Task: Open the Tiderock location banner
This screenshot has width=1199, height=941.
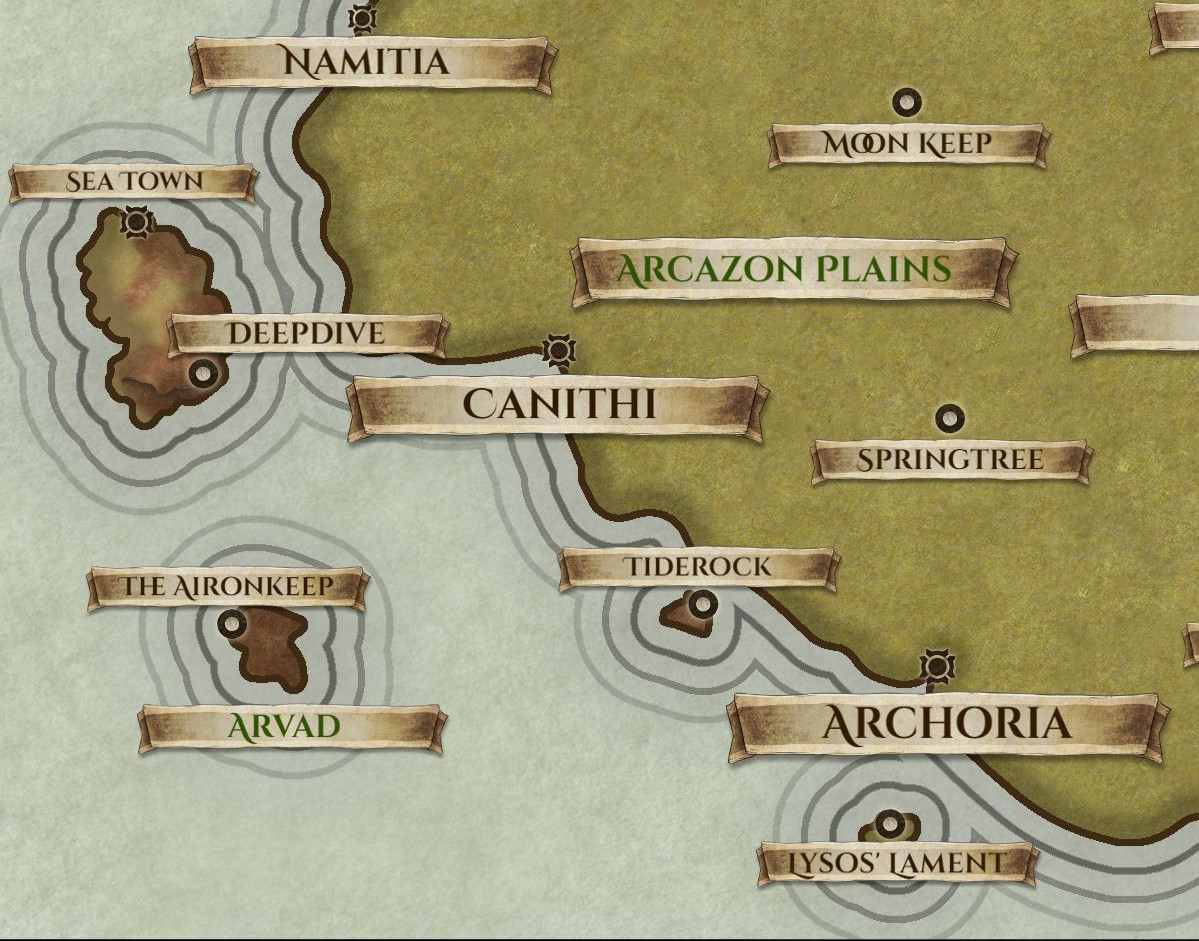Action: point(698,567)
